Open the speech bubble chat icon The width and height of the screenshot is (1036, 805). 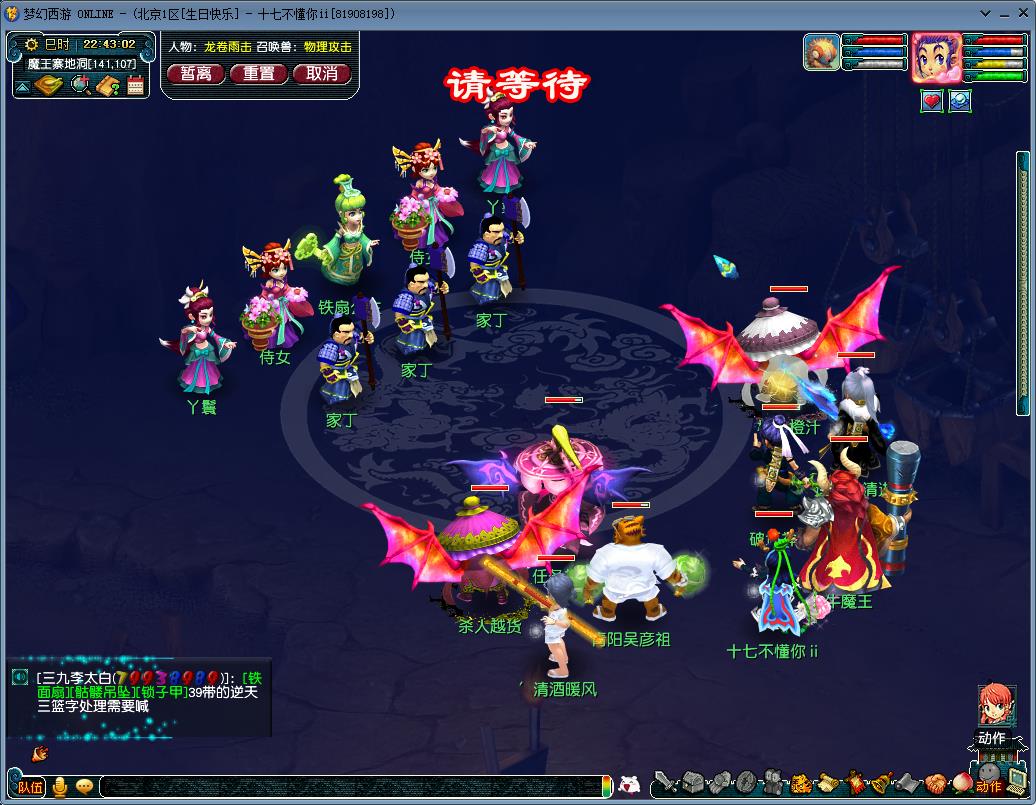(84, 787)
